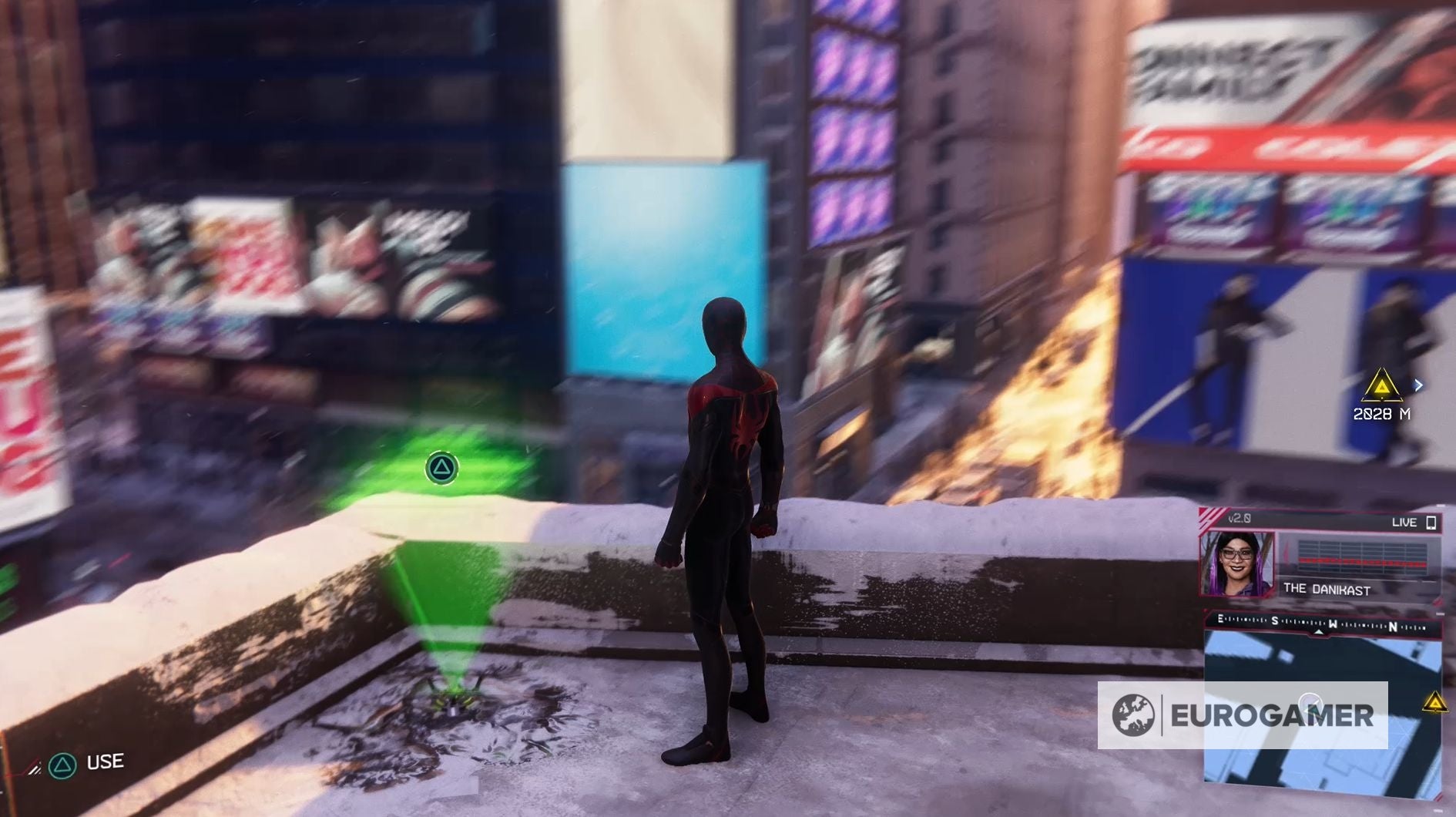
Task: Select THE DANIKAST podcast entry
Action: (1327, 589)
